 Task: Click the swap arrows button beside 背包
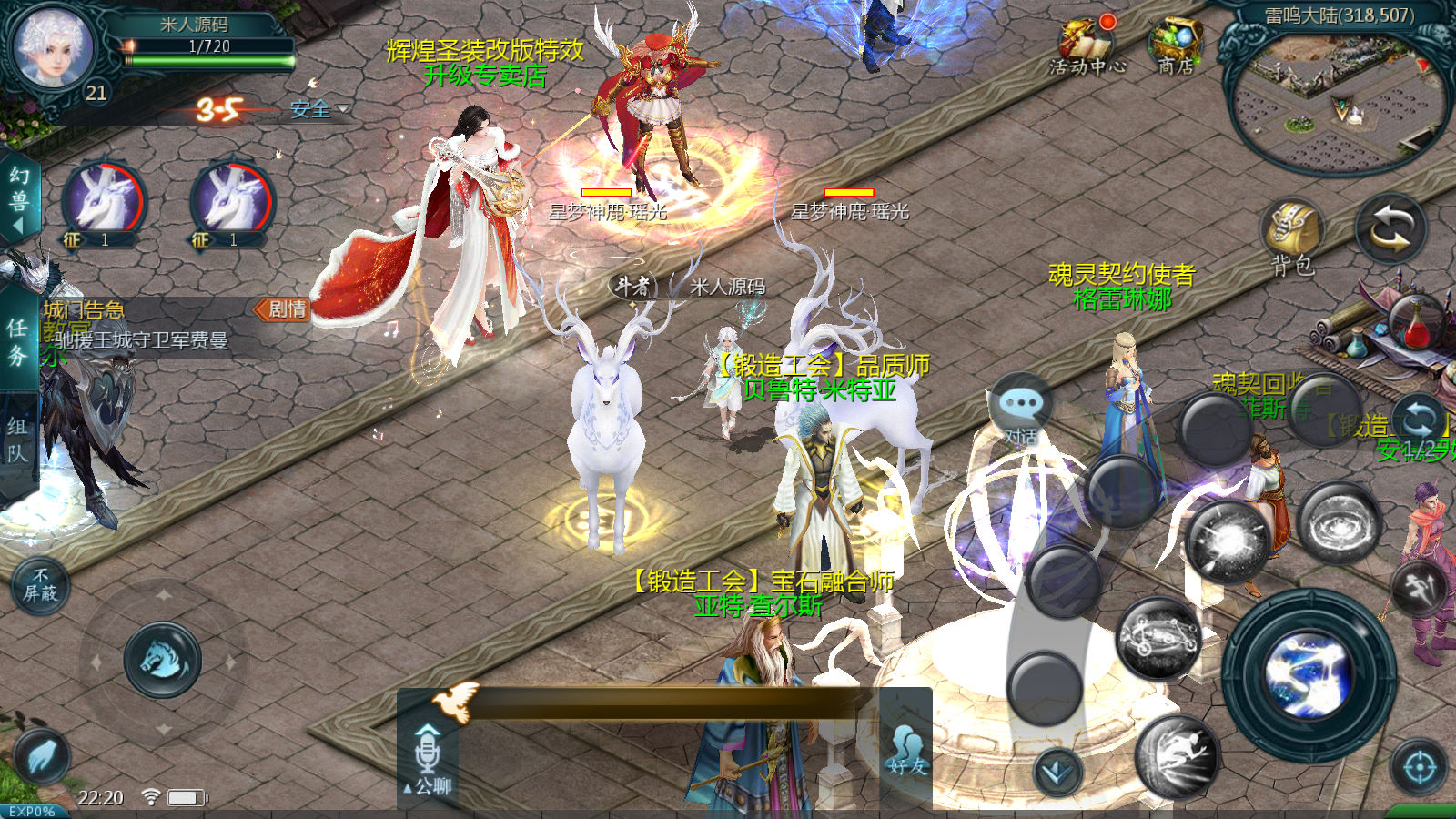click(x=1390, y=228)
